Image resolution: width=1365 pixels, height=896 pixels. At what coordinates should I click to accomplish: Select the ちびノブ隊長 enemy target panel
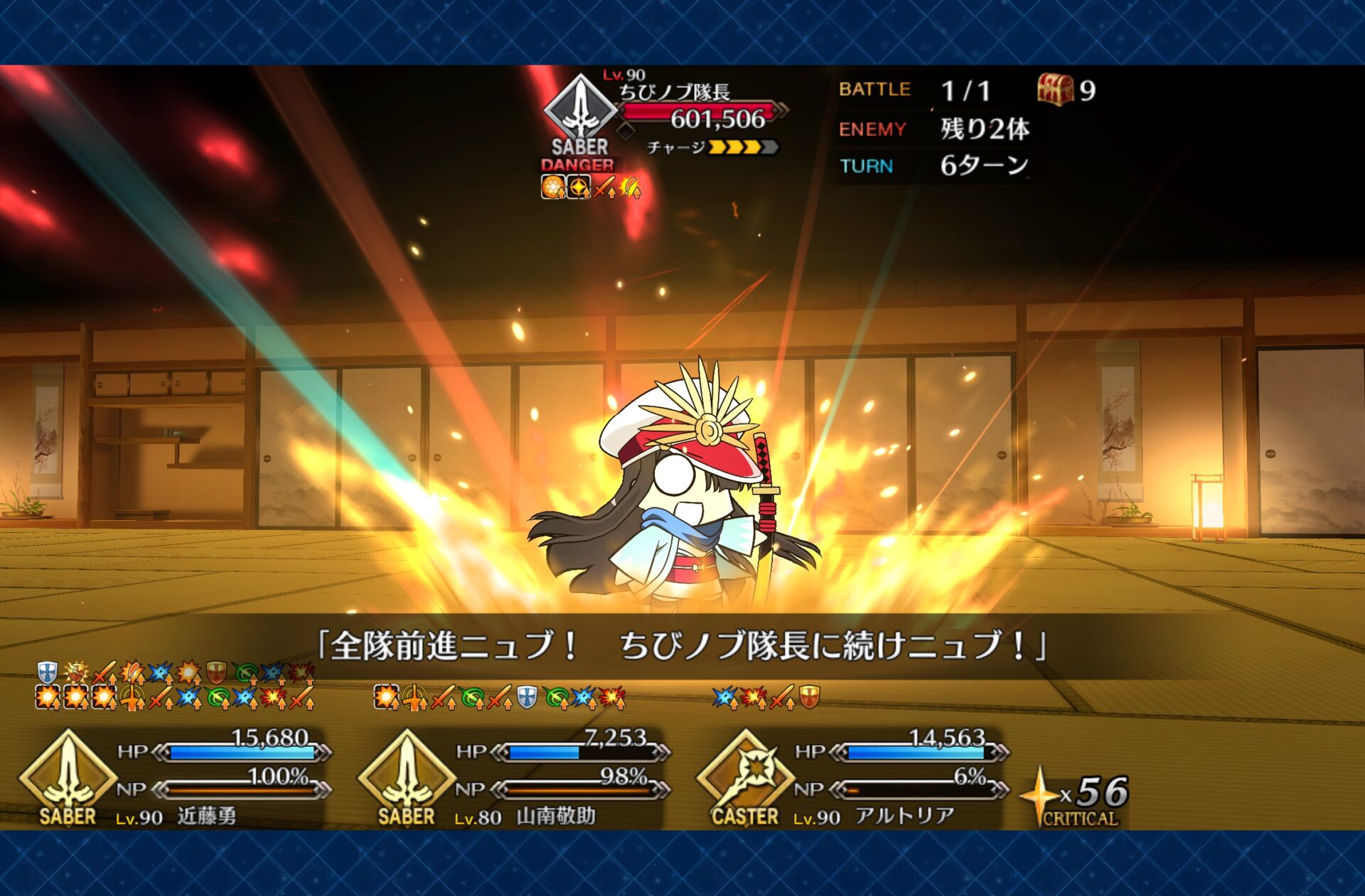pos(665,117)
